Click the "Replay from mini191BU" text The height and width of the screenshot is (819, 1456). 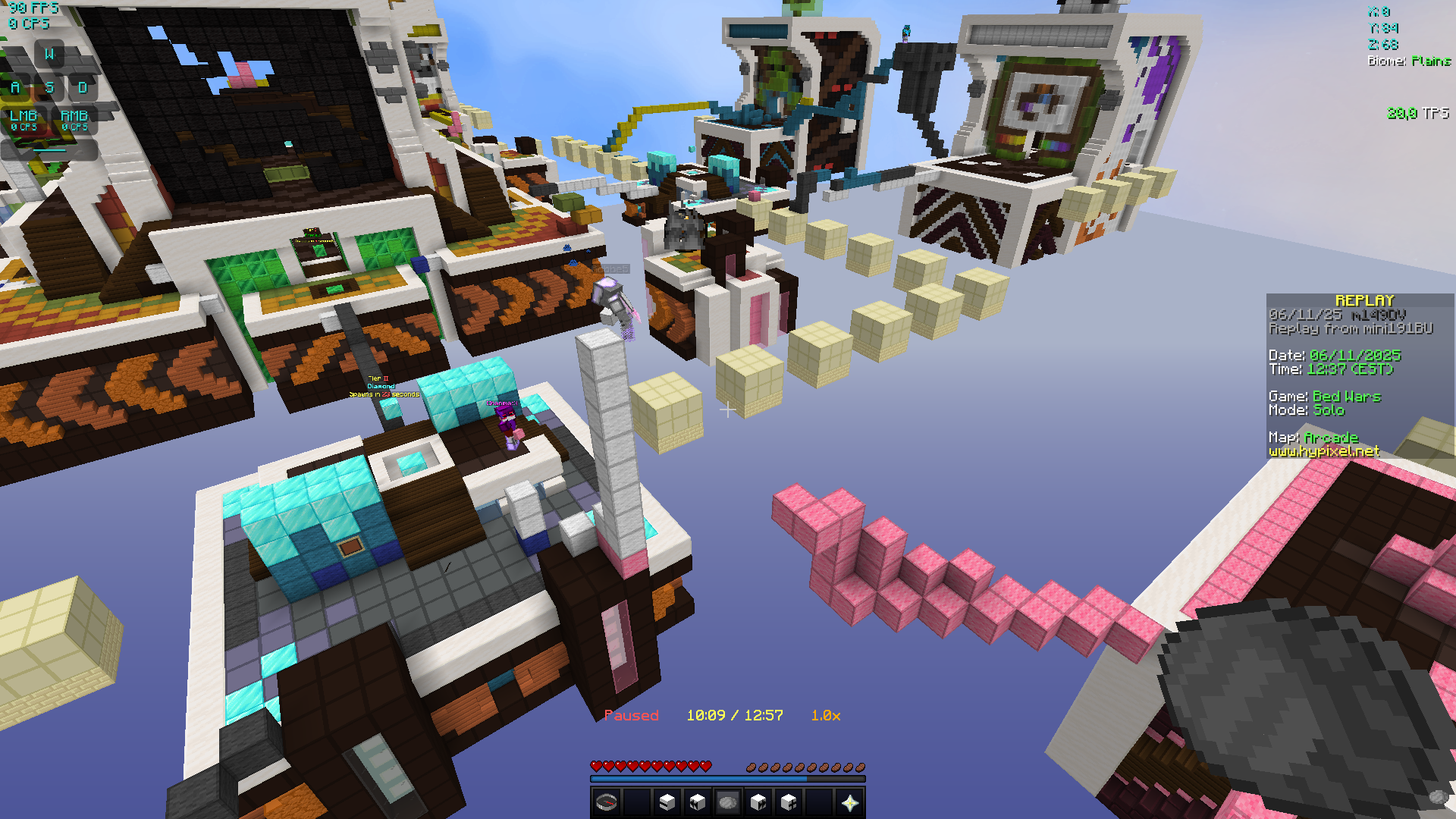point(1350,328)
